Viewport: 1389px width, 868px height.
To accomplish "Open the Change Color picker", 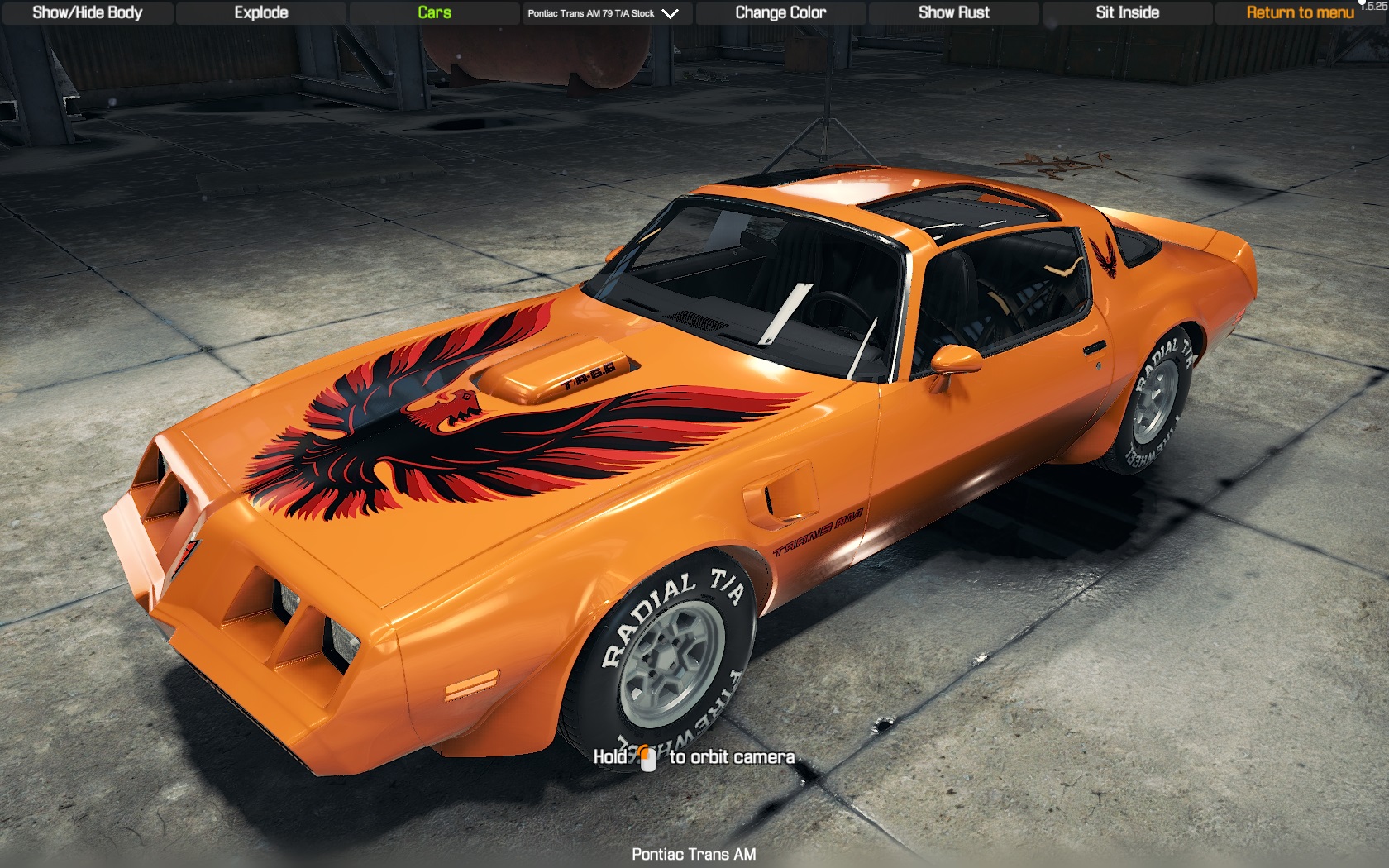I will coord(780,13).
